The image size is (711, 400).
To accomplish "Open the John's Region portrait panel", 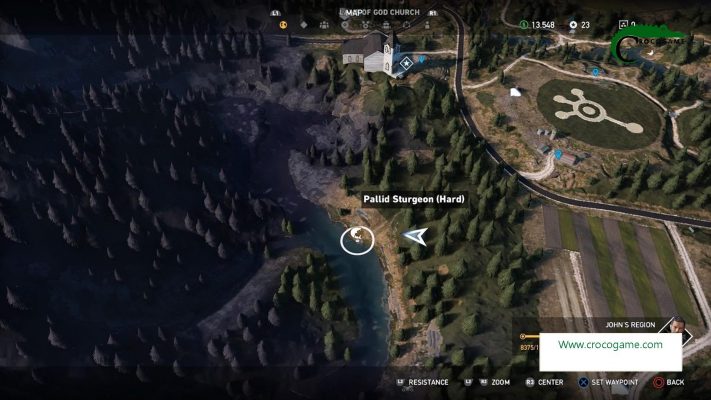I will 676,330.
